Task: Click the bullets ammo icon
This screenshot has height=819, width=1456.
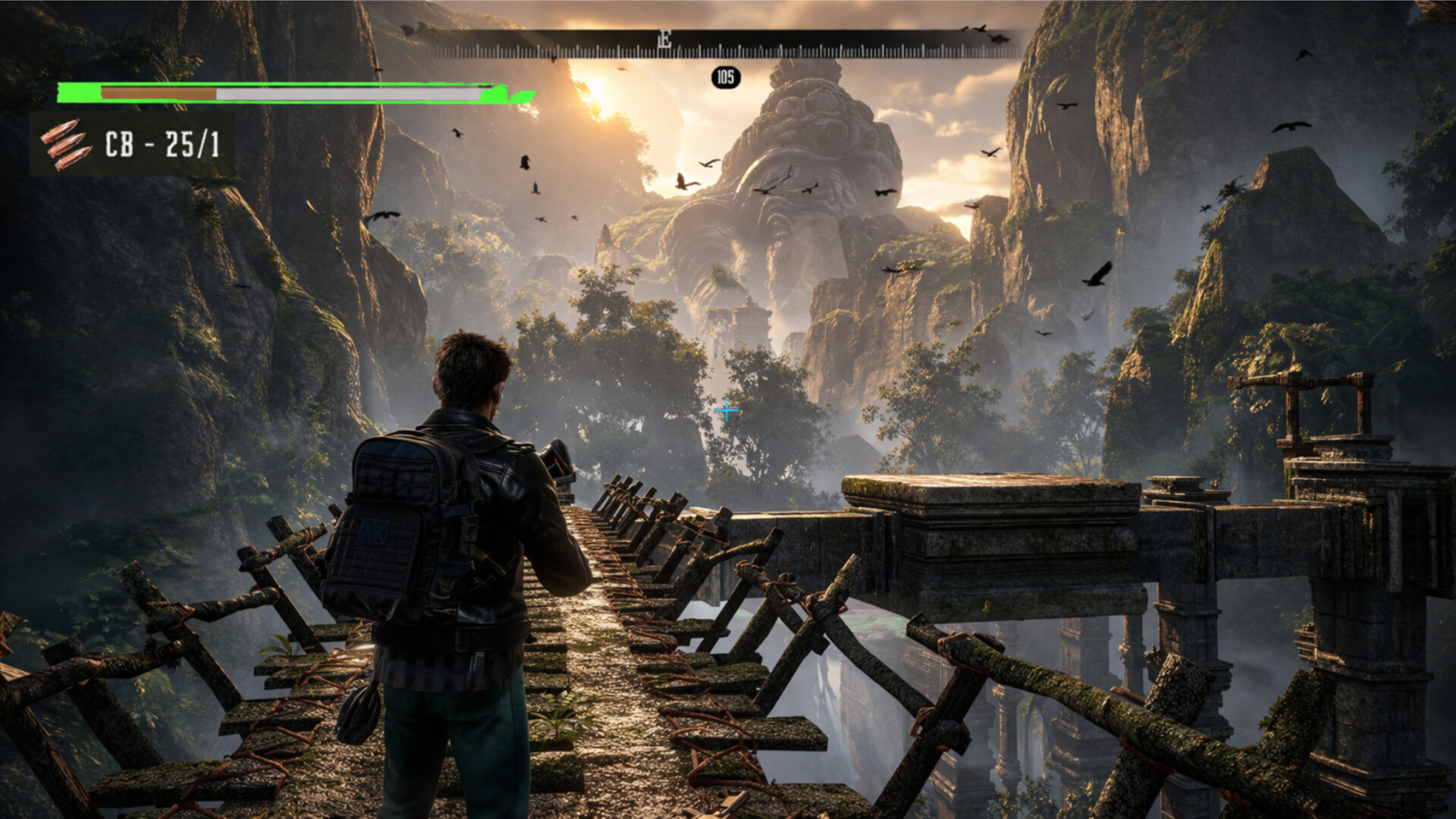Action: (65, 144)
